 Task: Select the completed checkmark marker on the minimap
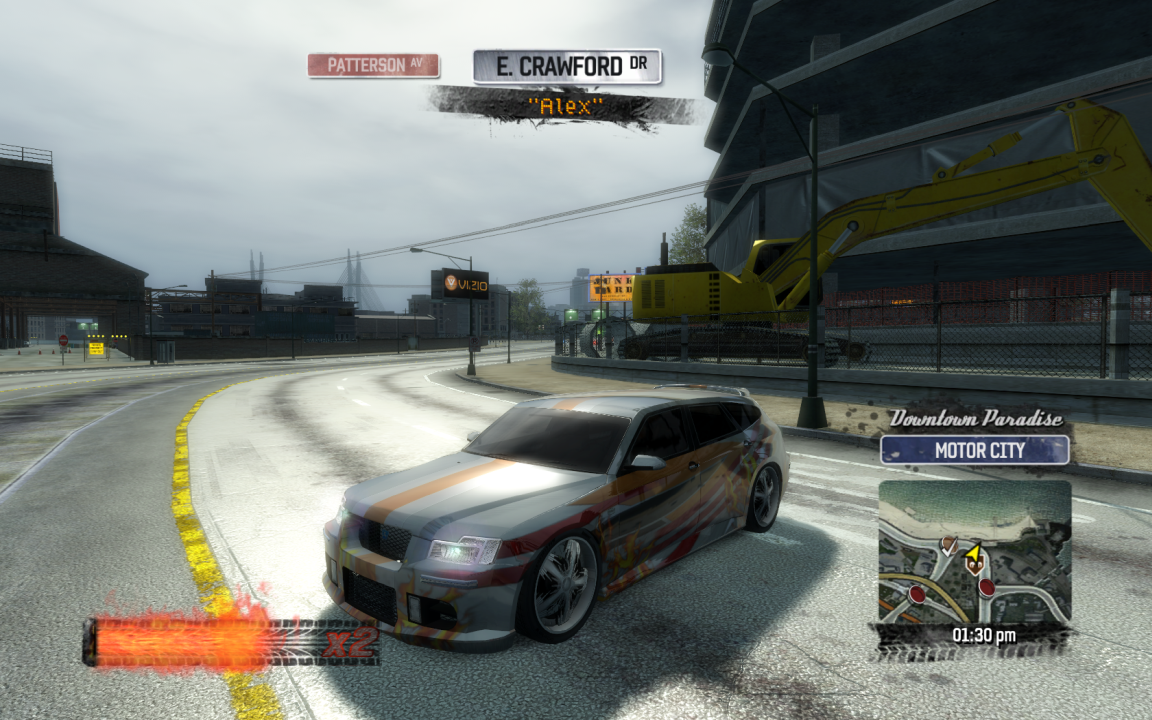[948, 545]
